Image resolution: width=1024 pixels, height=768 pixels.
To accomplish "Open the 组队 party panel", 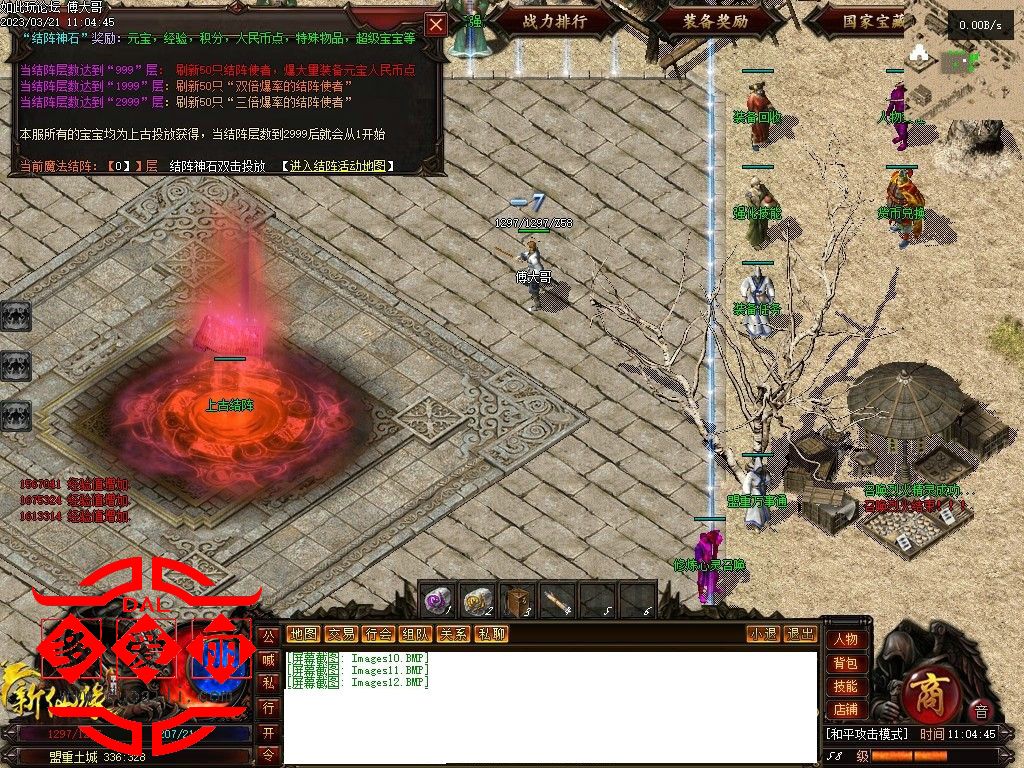I will [x=415, y=634].
